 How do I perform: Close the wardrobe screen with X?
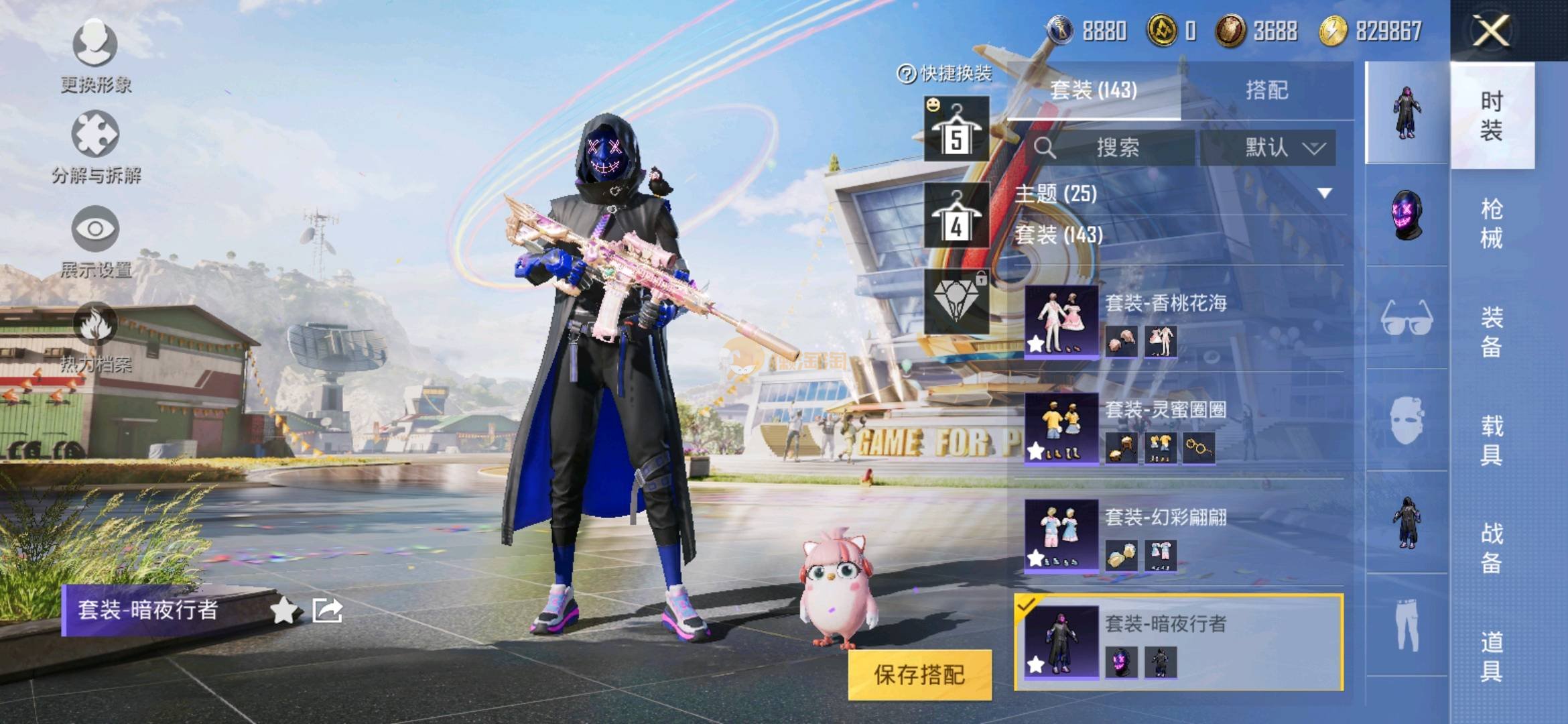click(1491, 31)
